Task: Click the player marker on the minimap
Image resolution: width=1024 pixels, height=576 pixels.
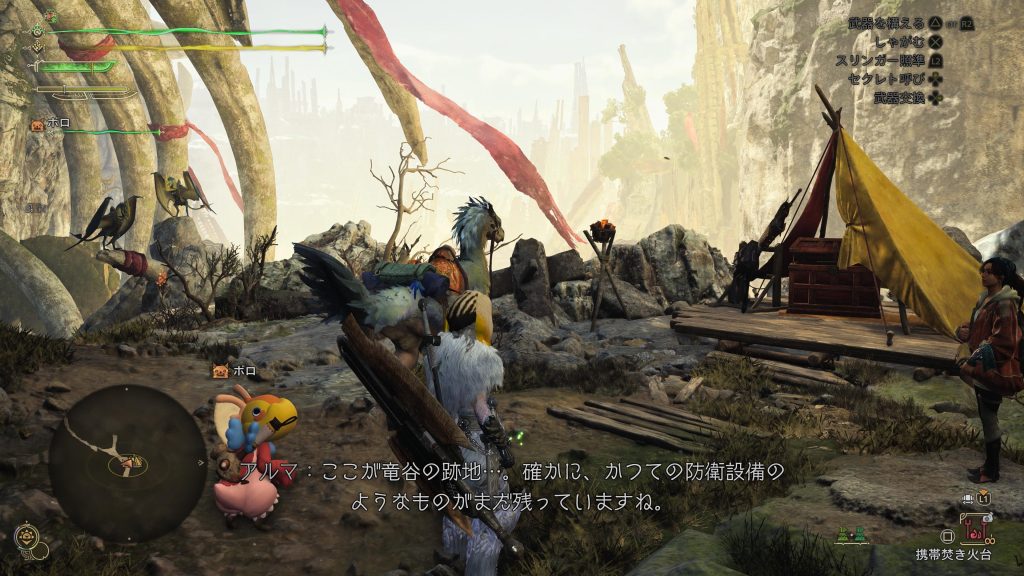Action: tap(129, 463)
